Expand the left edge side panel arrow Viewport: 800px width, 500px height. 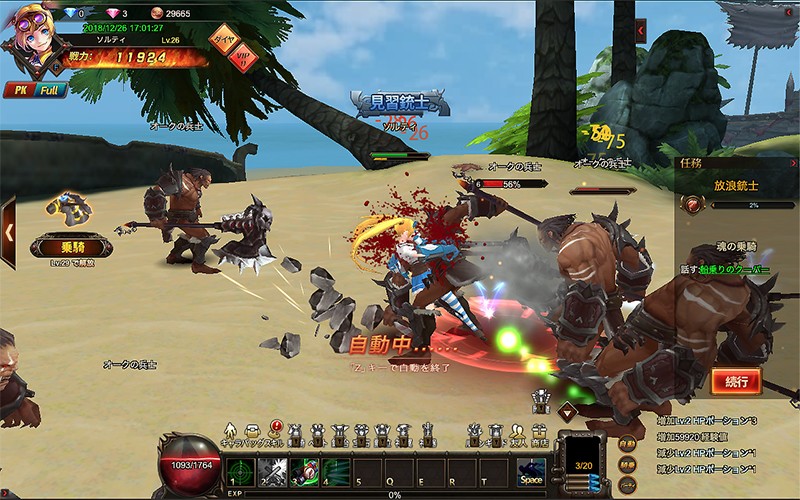point(7,232)
